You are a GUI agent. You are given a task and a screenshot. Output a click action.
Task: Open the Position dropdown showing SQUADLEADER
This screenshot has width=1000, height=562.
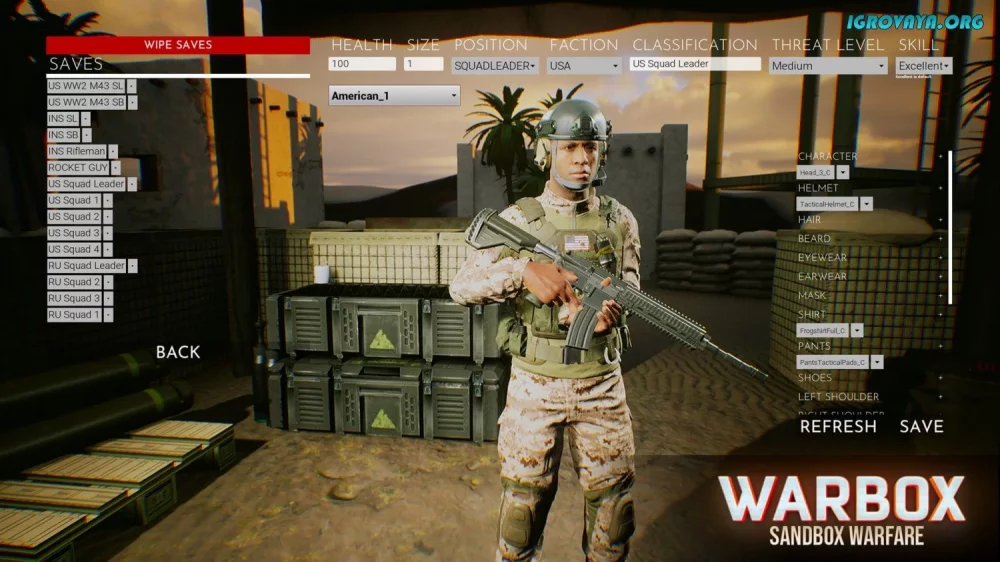pyautogui.click(x=495, y=66)
